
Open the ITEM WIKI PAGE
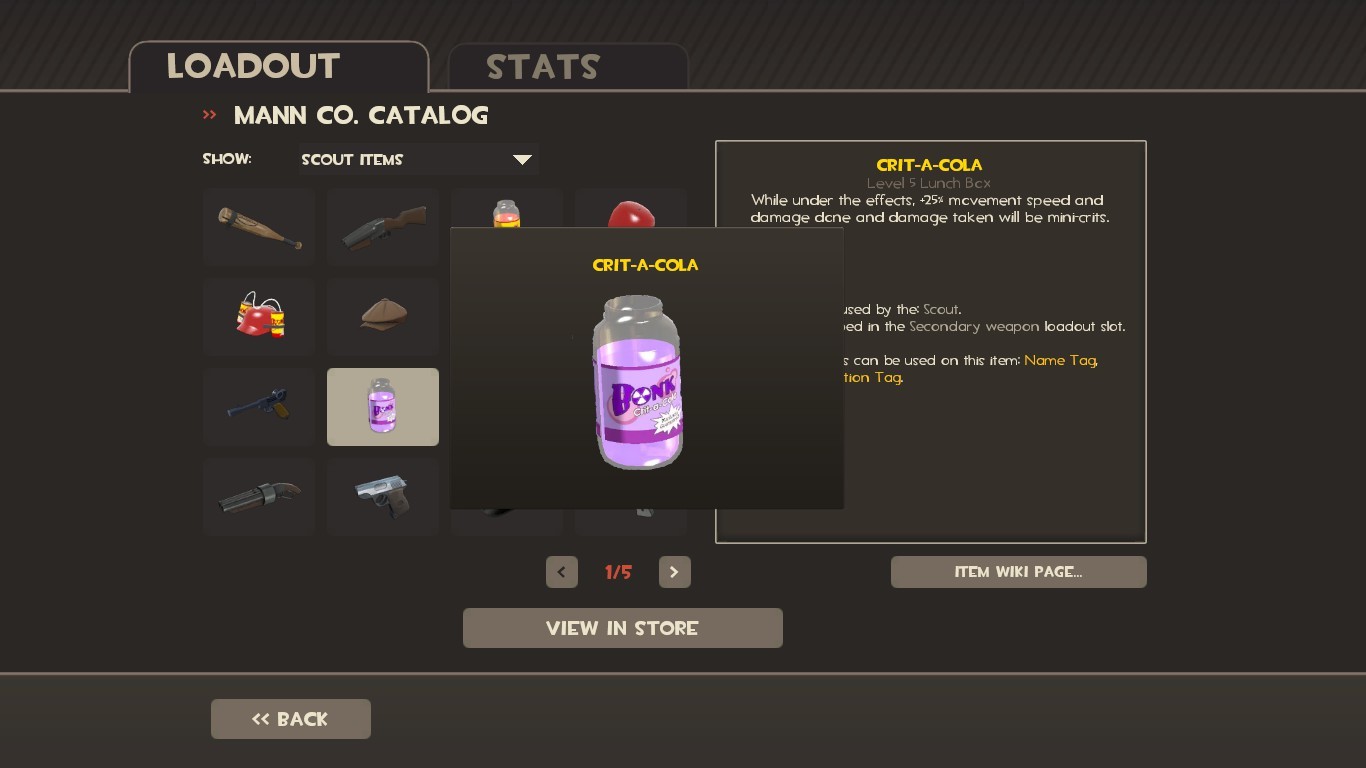pyautogui.click(x=1018, y=572)
